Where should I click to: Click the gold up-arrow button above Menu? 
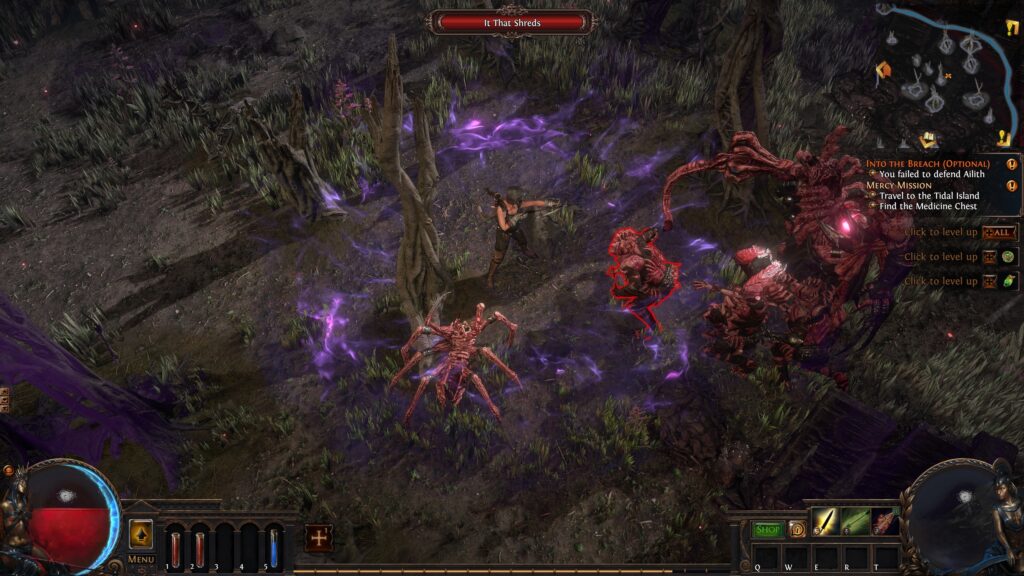pyautogui.click(x=141, y=533)
